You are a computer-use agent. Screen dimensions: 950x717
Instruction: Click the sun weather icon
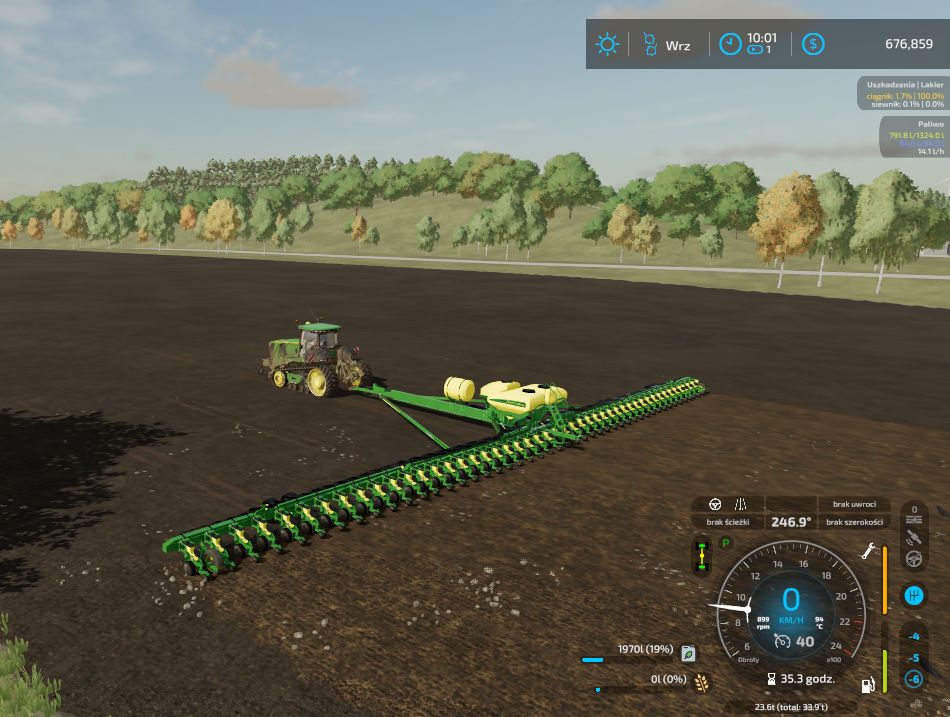(607, 44)
